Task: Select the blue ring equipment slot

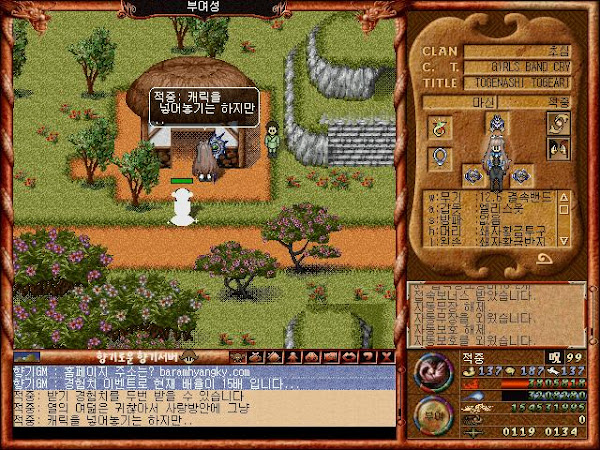Action: tap(439, 158)
